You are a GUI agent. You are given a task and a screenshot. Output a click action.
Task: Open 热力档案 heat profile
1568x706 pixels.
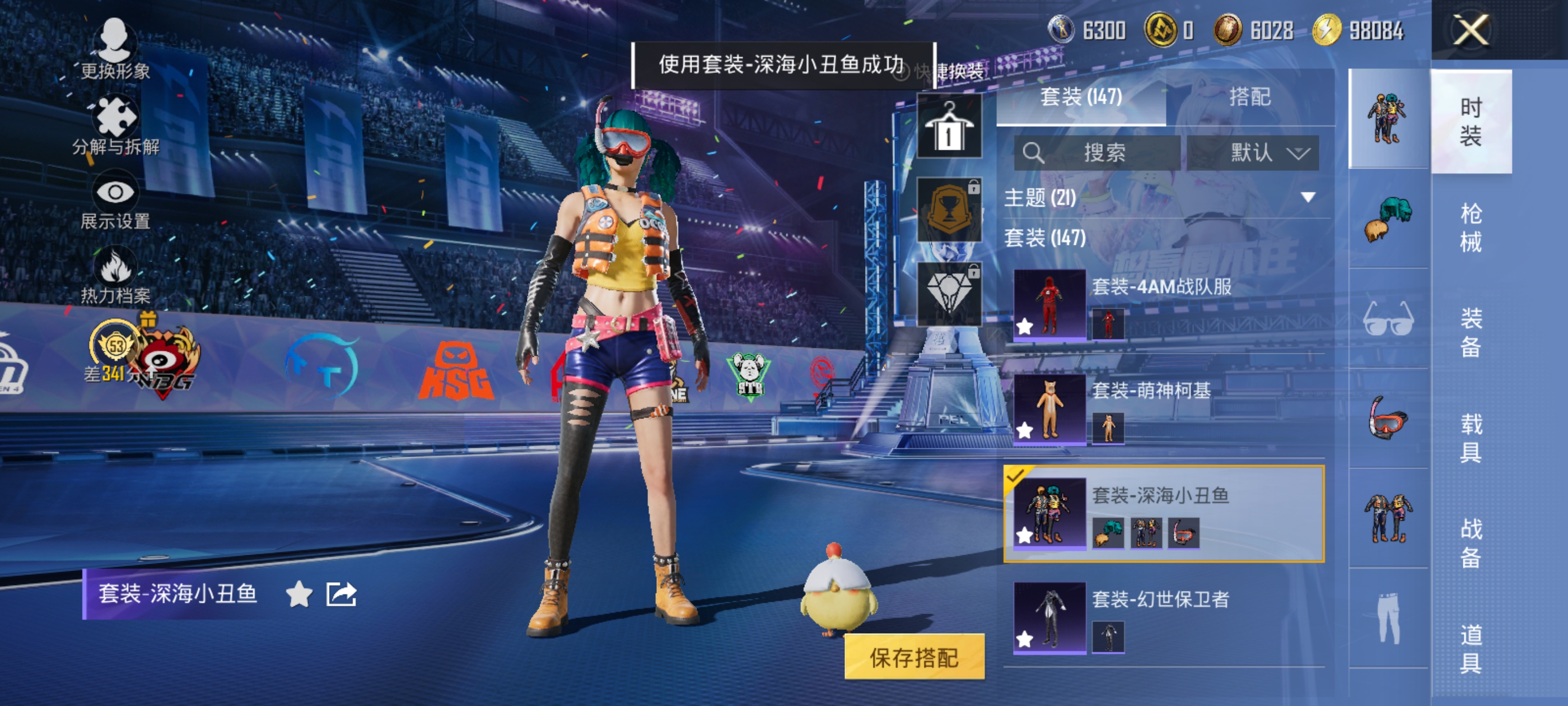pyautogui.click(x=115, y=276)
